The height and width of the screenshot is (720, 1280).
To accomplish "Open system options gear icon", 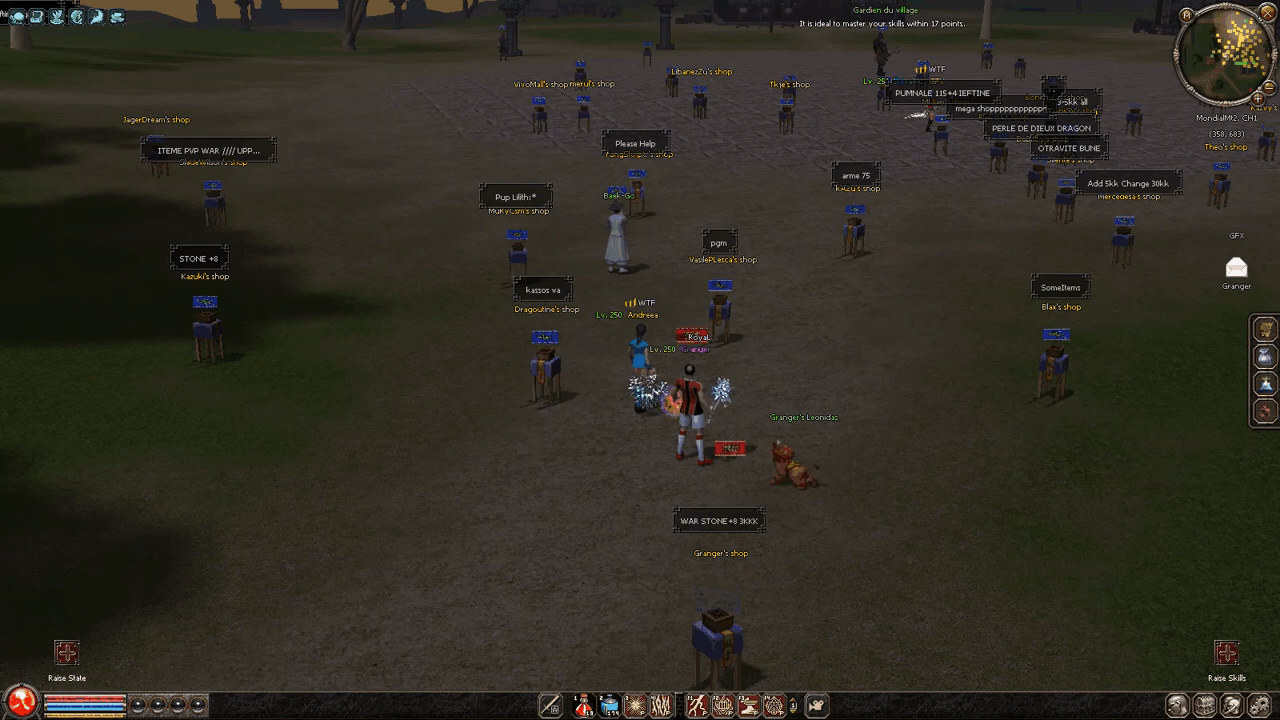I will click(x=1260, y=706).
